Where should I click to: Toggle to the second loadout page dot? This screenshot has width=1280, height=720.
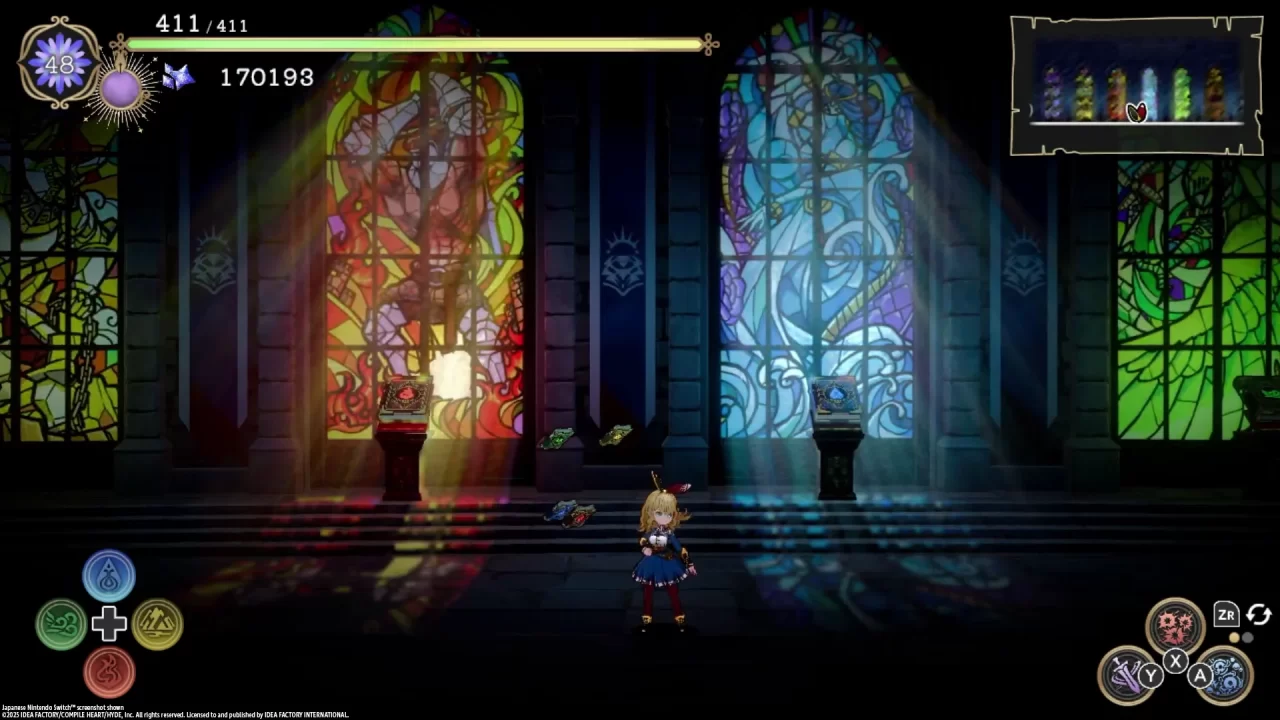point(1247,637)
